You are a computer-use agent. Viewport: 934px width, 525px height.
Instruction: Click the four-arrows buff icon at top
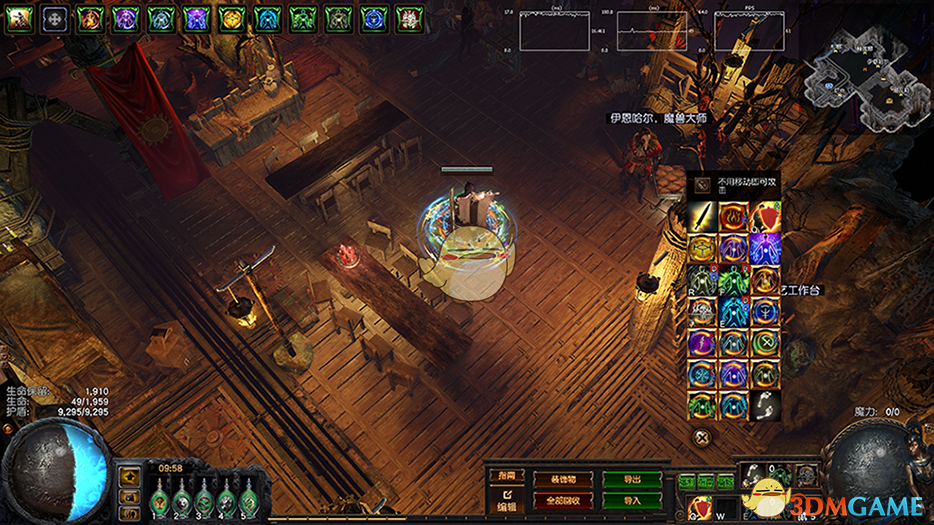pyautogui.click(x=55, y=17)
